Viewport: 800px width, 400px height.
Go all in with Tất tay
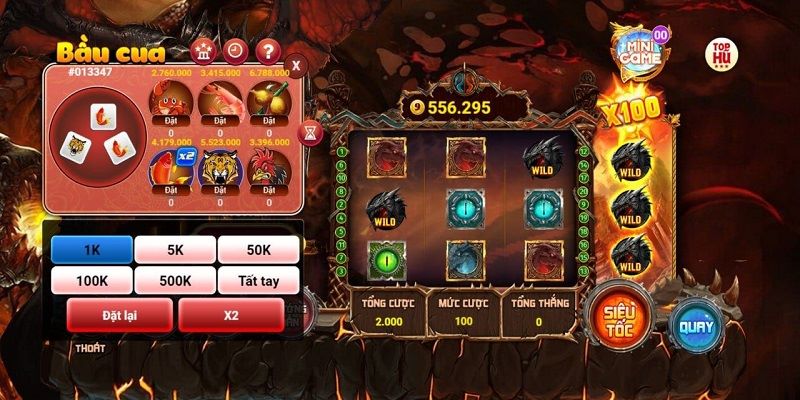(258, 281)
